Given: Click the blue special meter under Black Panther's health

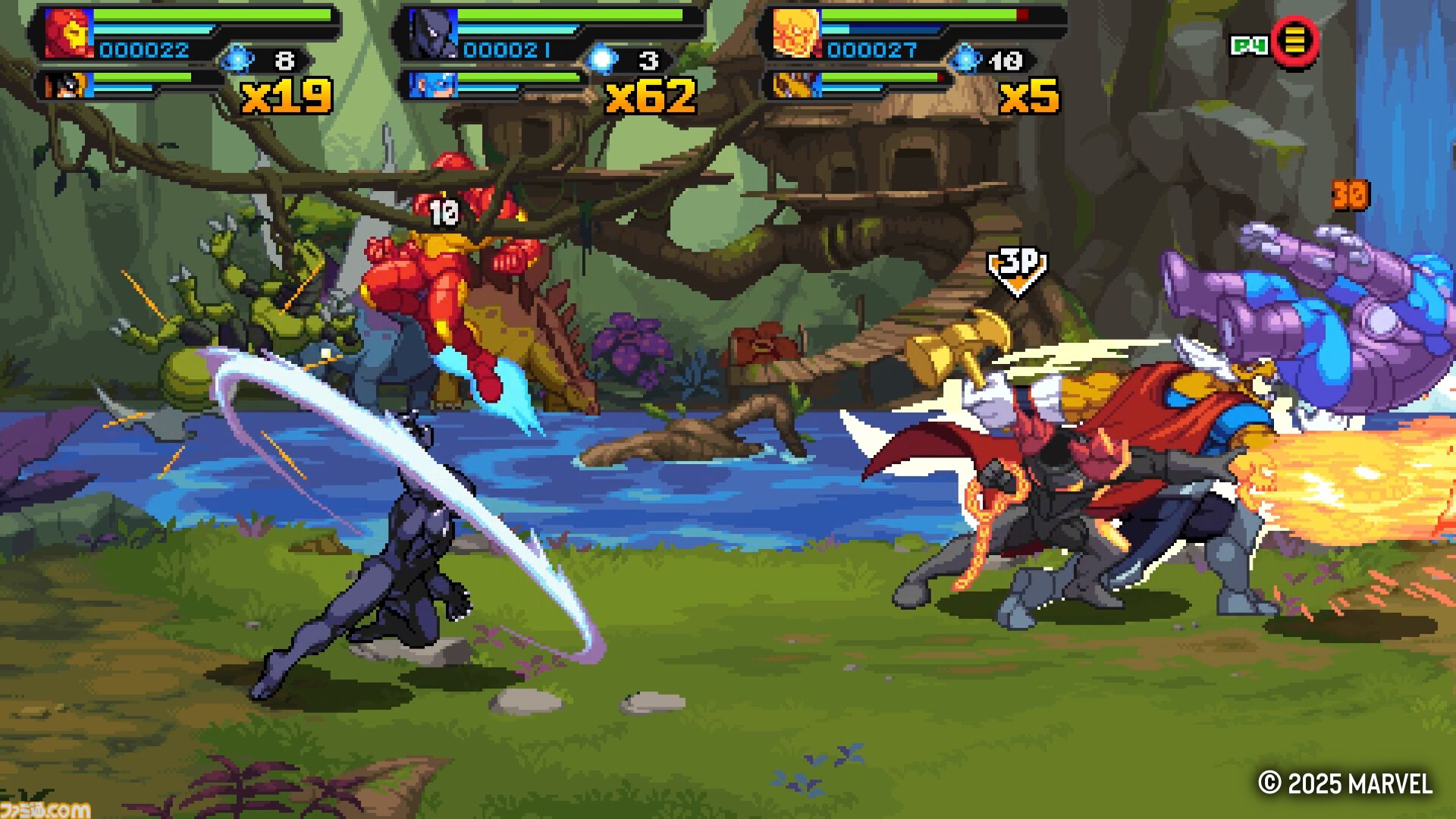Looking at the screenshot, I should (523, 29).
